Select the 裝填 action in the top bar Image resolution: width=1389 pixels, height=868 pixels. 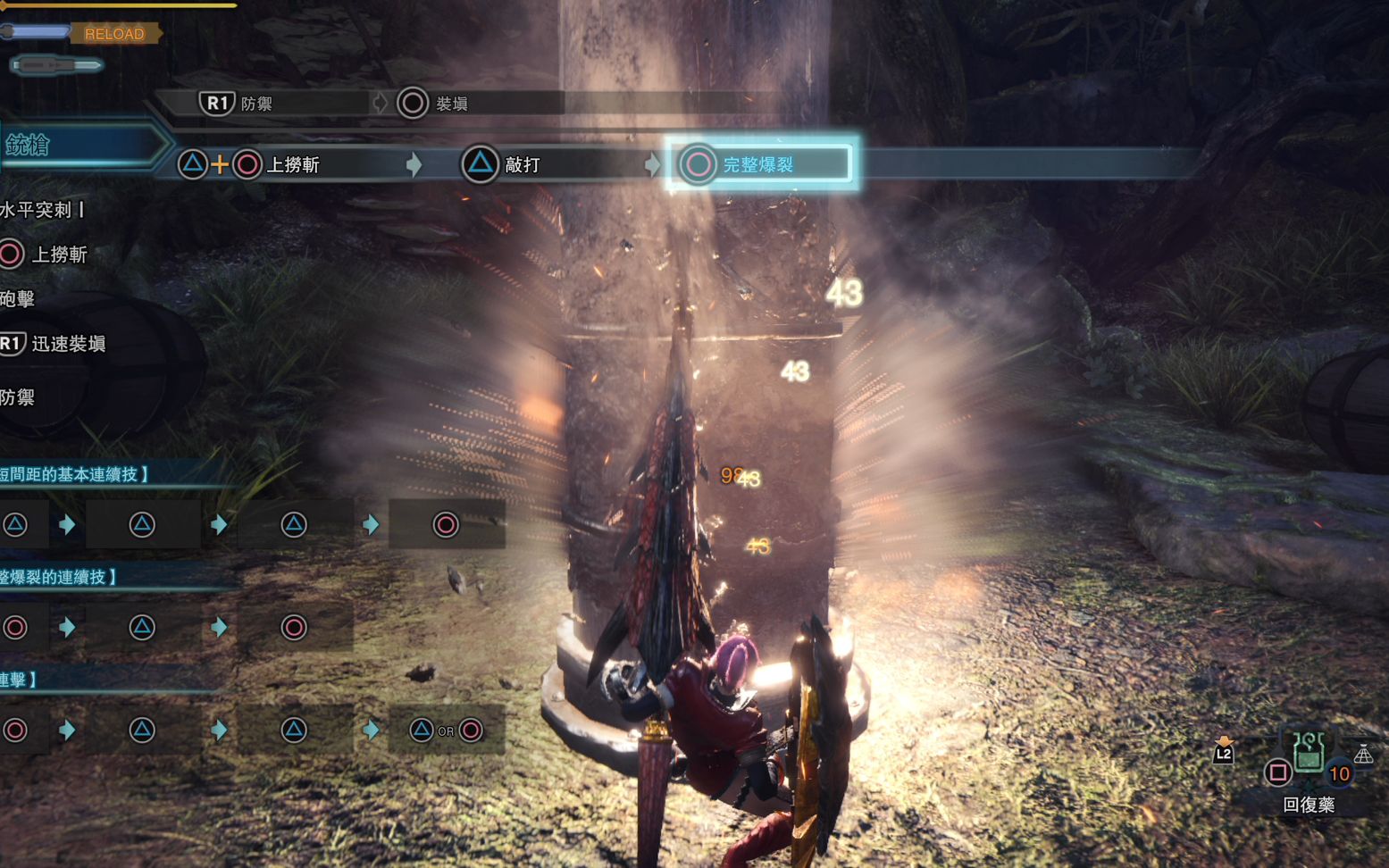(x=451, y=104)
